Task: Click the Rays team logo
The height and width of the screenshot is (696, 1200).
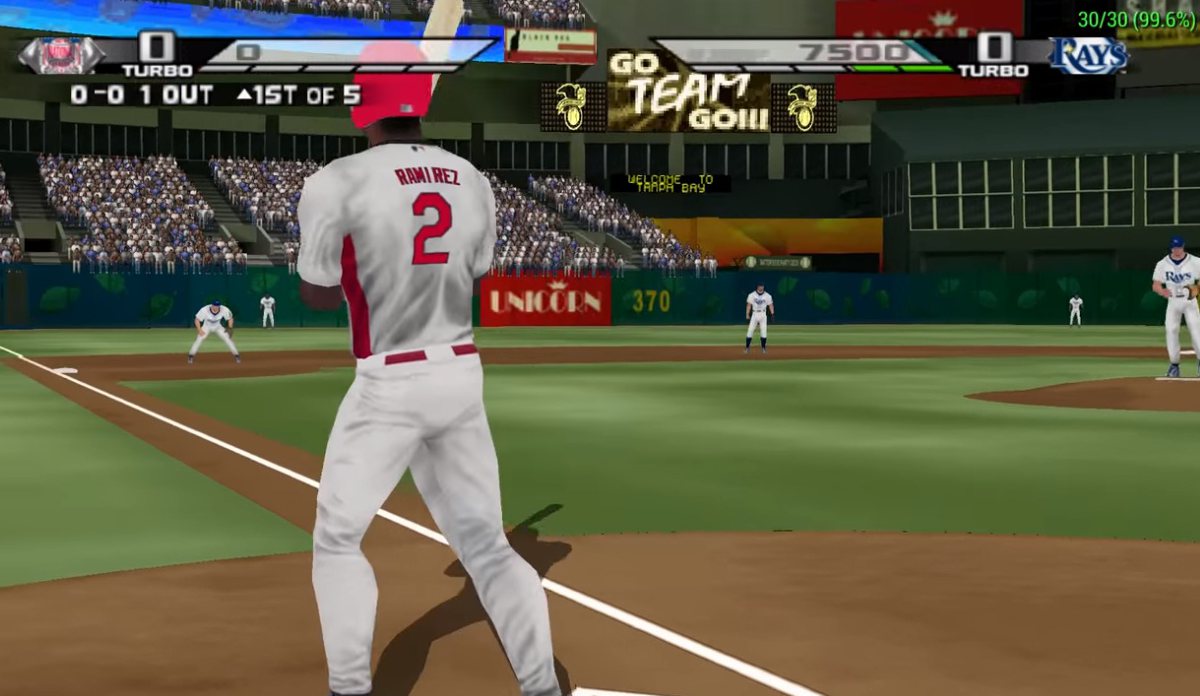Action: (1088, 55)
